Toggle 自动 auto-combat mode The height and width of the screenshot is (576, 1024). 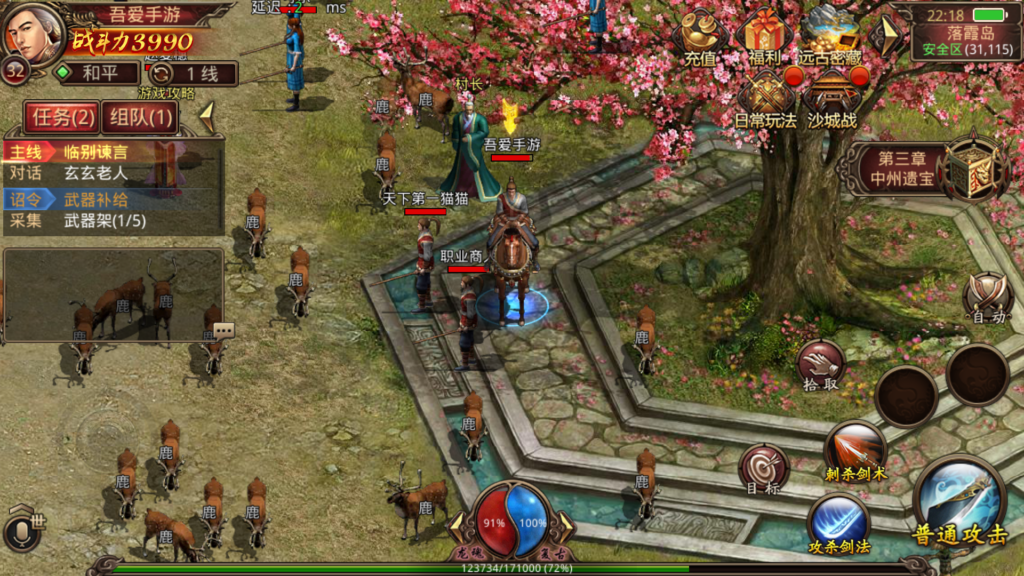coord(987,298)
